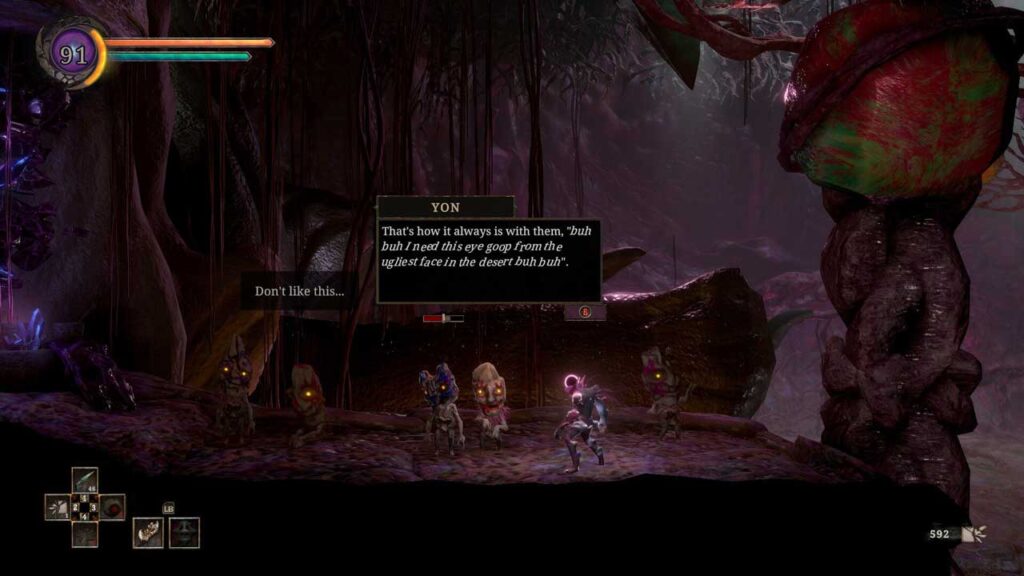Select the right quick-item slot with red orb

(x=111, y=507)
